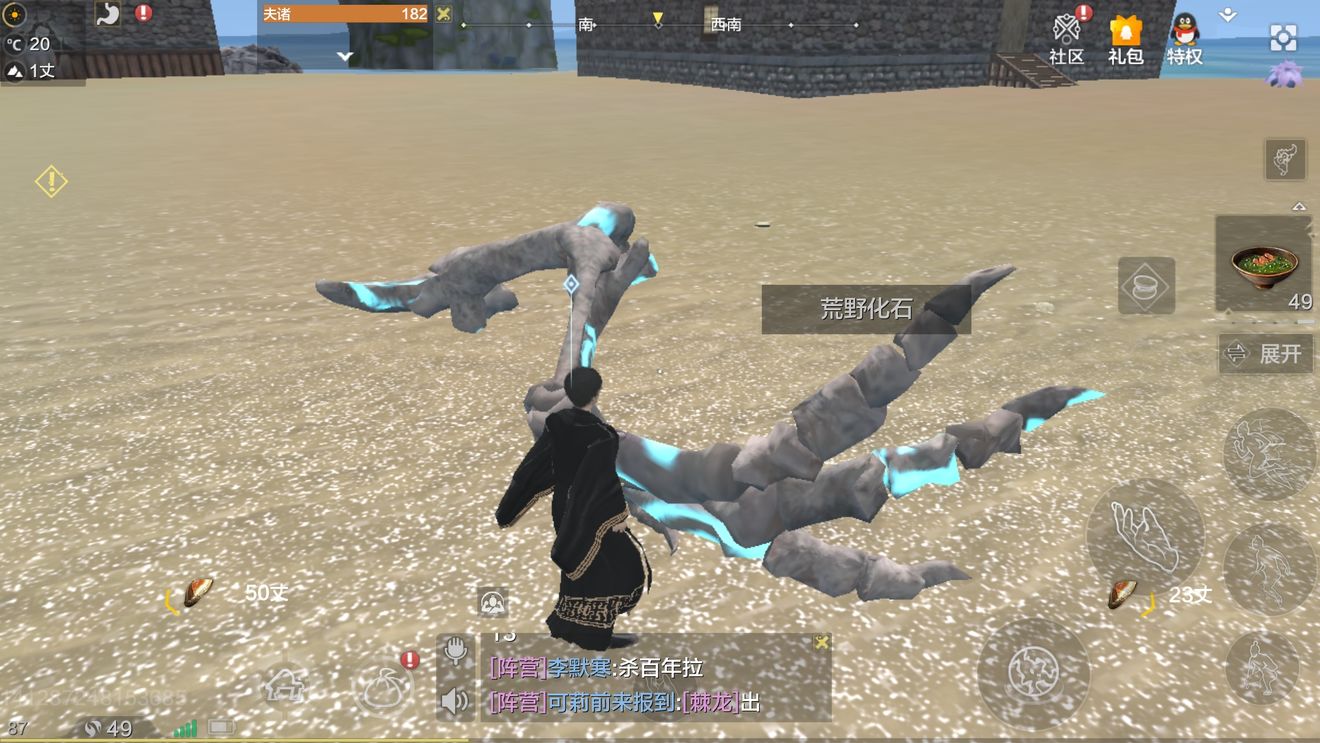Toggle the chat microphone

tap(456, 651)
